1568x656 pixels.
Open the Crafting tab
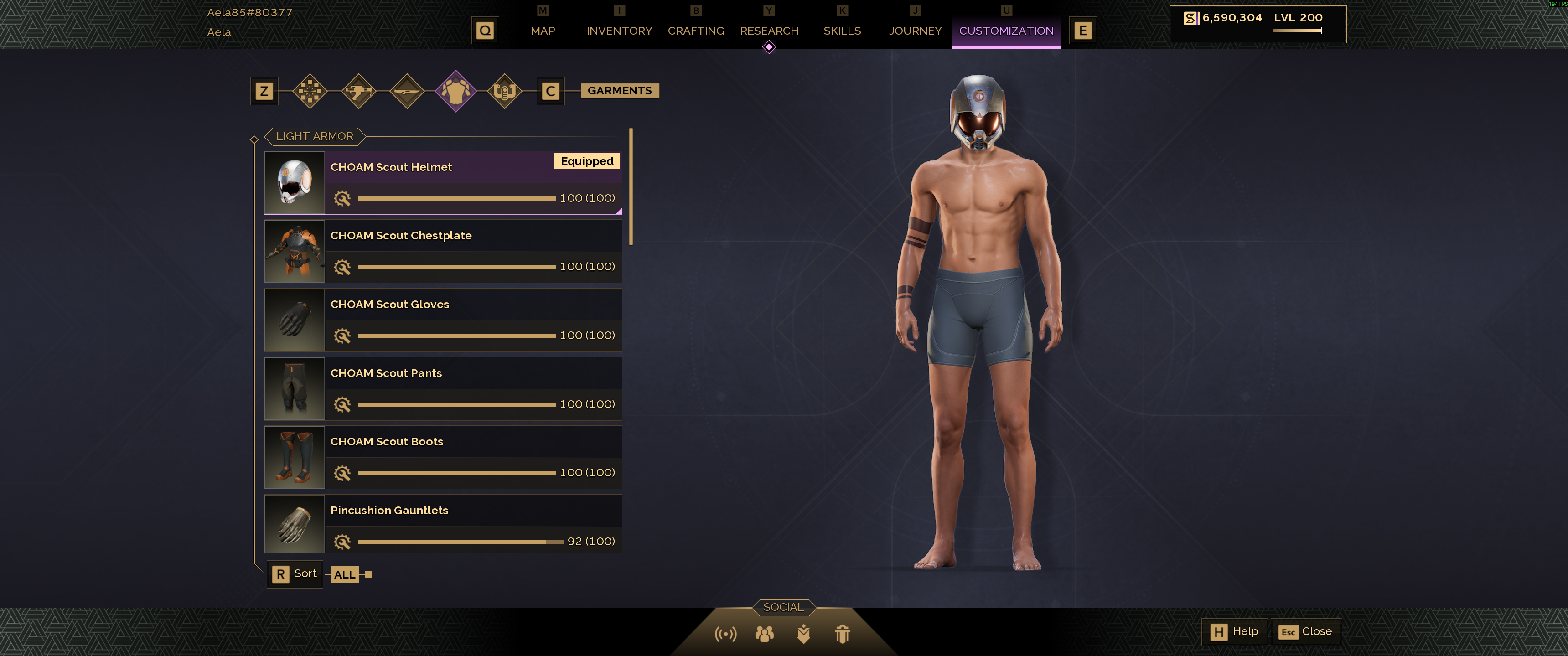click(x=695, y=31)
